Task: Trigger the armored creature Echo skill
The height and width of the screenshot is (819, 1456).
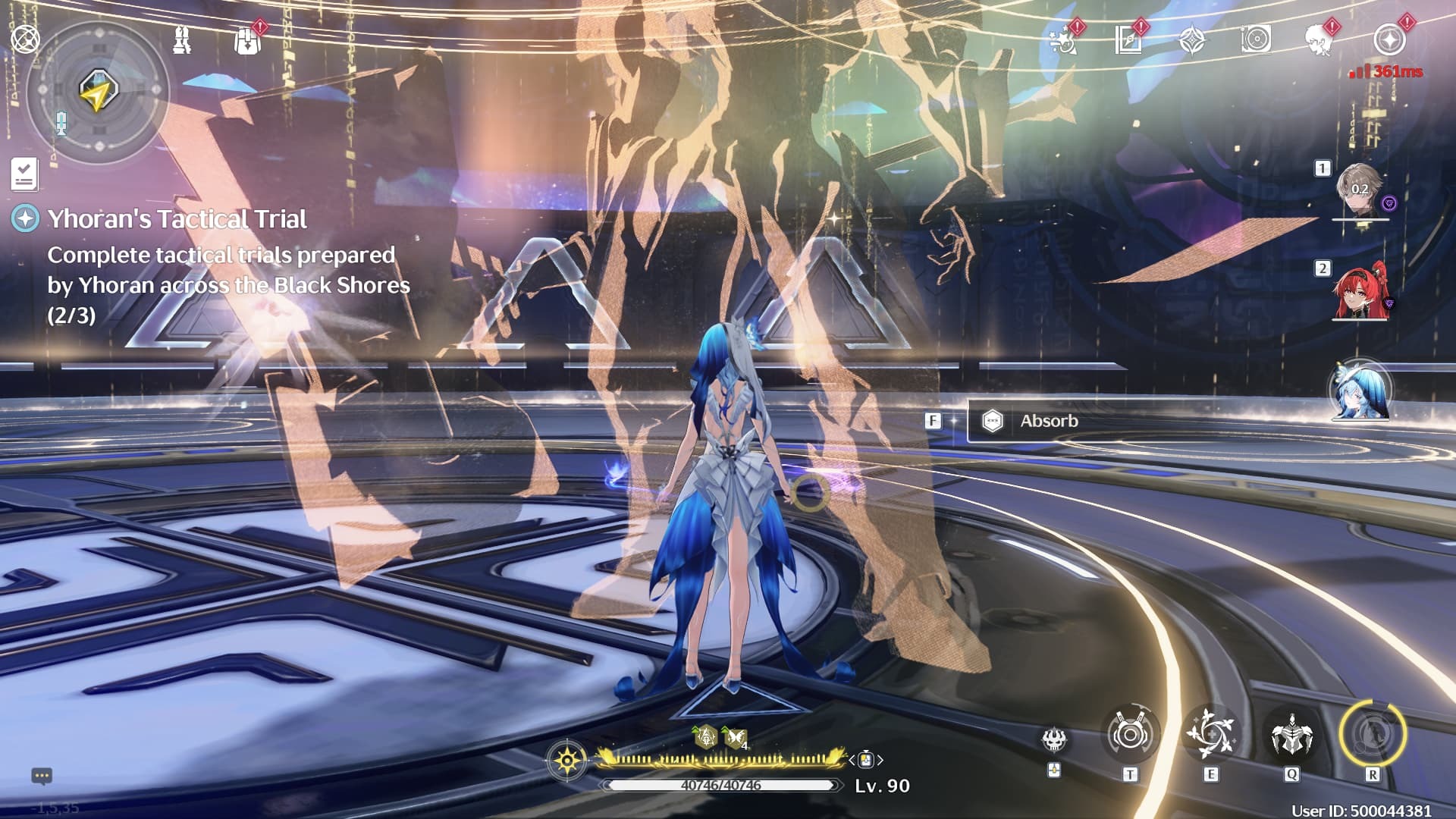Action: coord(1291,735)
